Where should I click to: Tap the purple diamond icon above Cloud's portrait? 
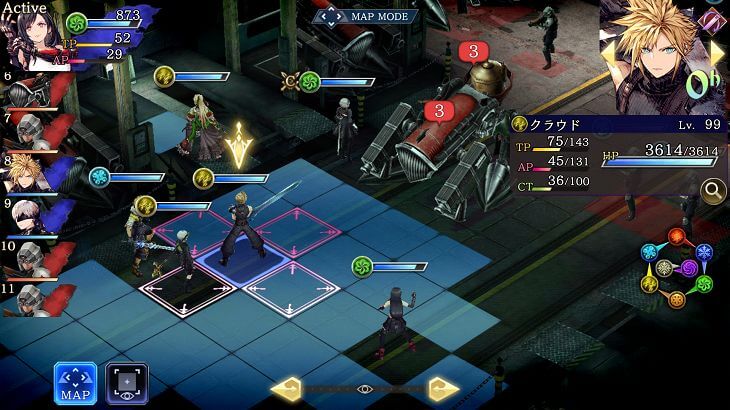click(x=711, y=19)
